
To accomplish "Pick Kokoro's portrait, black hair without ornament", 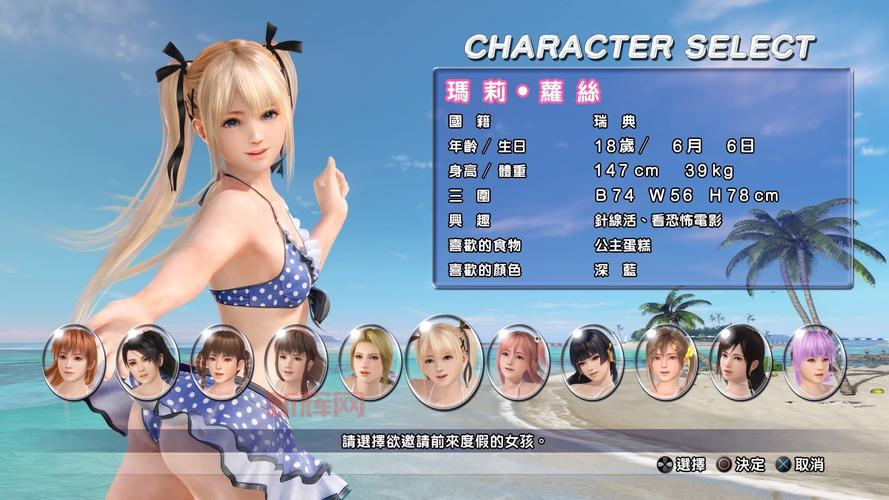I will [740, 360].
